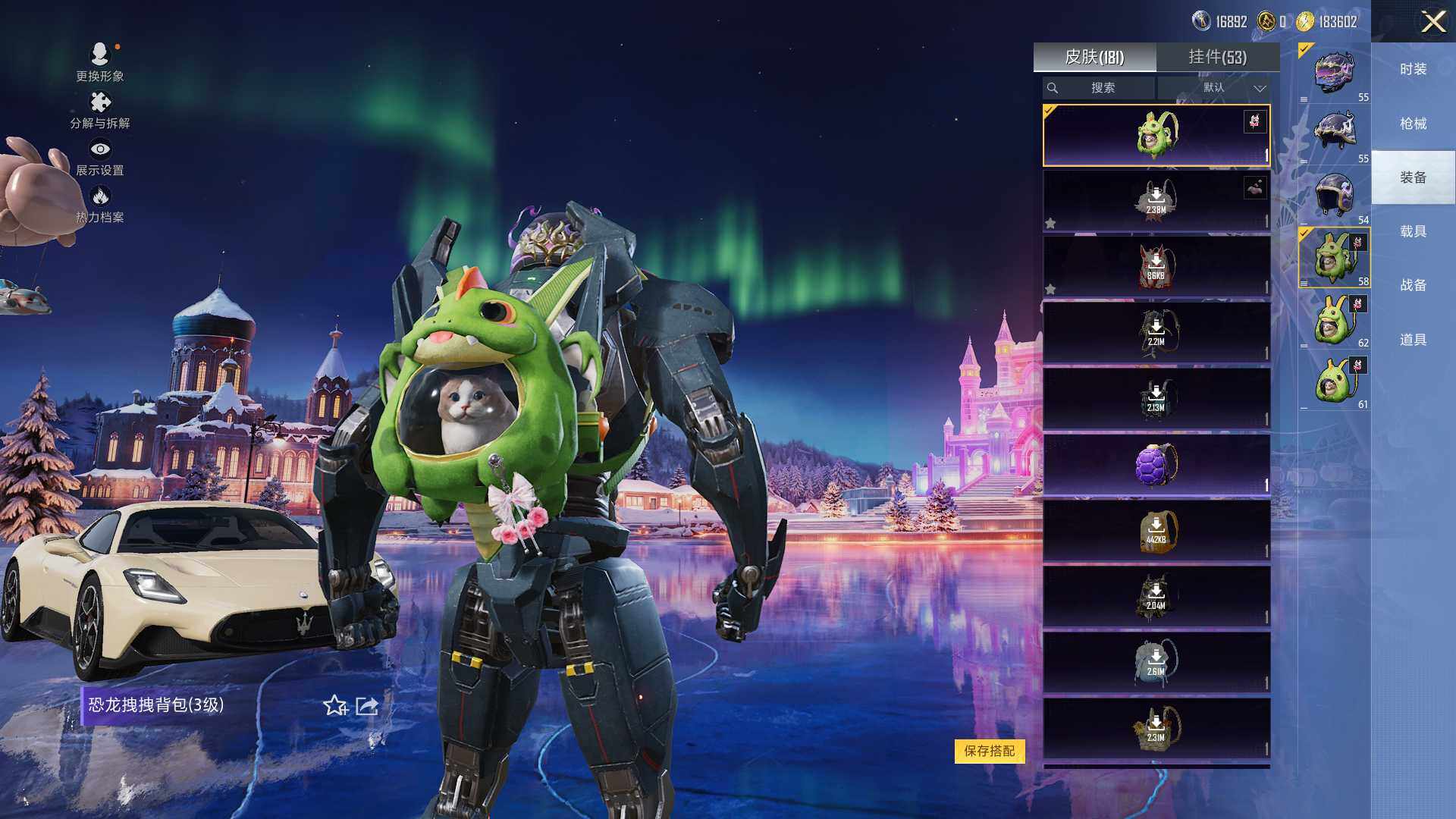Switch to the 皮肤(181) skins tab
Viewport: 1456px width, 819px height.
1094,57
